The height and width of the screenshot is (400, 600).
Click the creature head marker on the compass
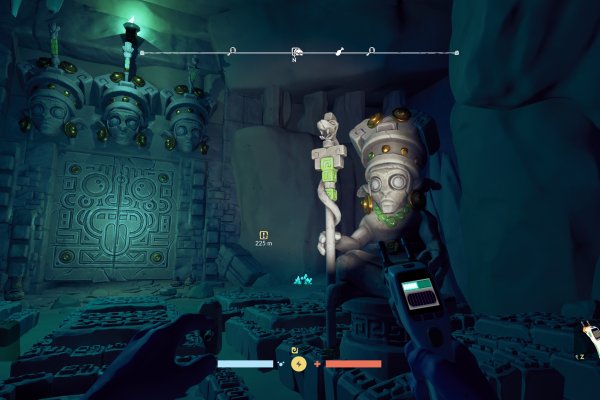tap(296, 52)
